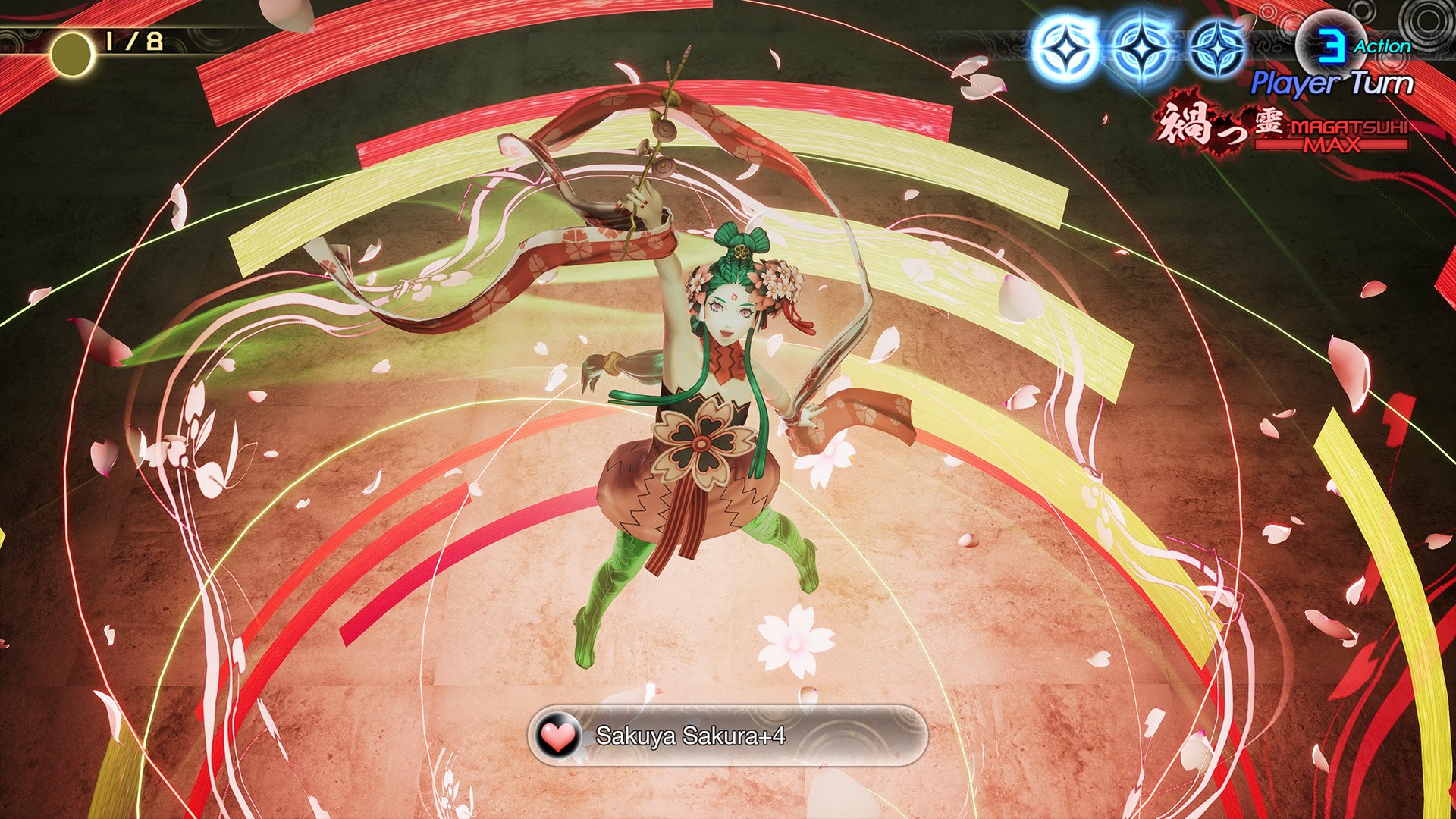Viewport: 1456px width, 819px height.
Task: Select the gold orb beside the 1/8 counter
Action: click(x=71, y=49)
